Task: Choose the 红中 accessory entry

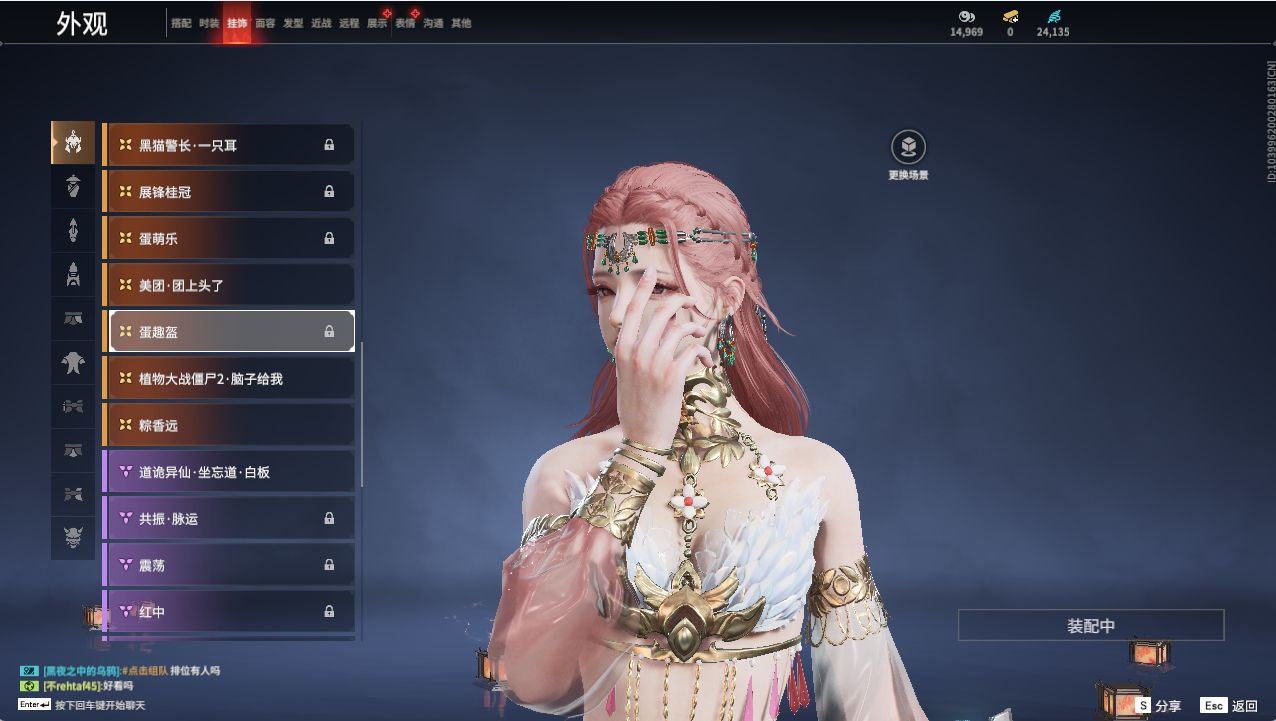Action: pos(229,611)
